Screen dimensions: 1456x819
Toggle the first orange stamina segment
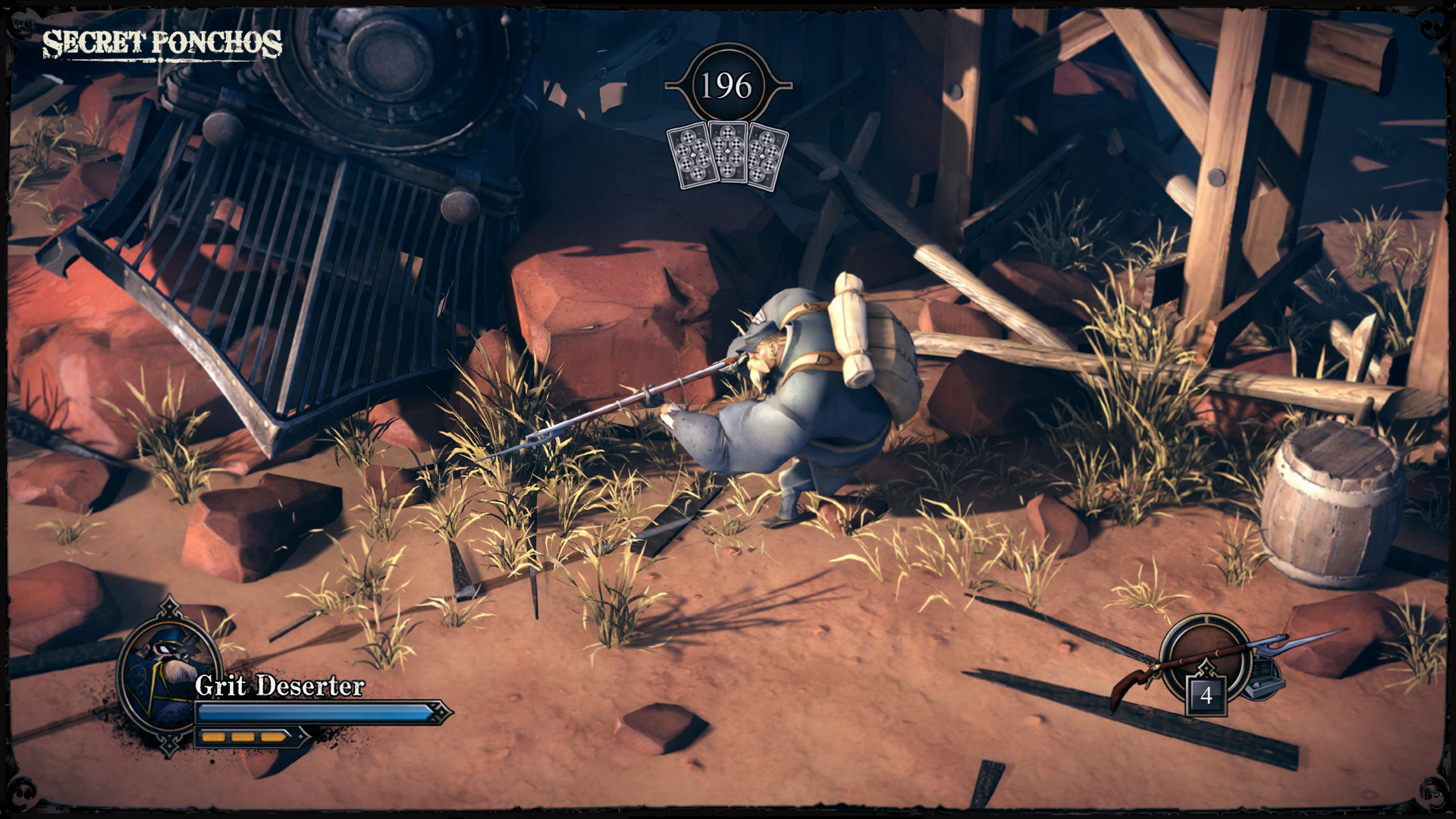215,736
